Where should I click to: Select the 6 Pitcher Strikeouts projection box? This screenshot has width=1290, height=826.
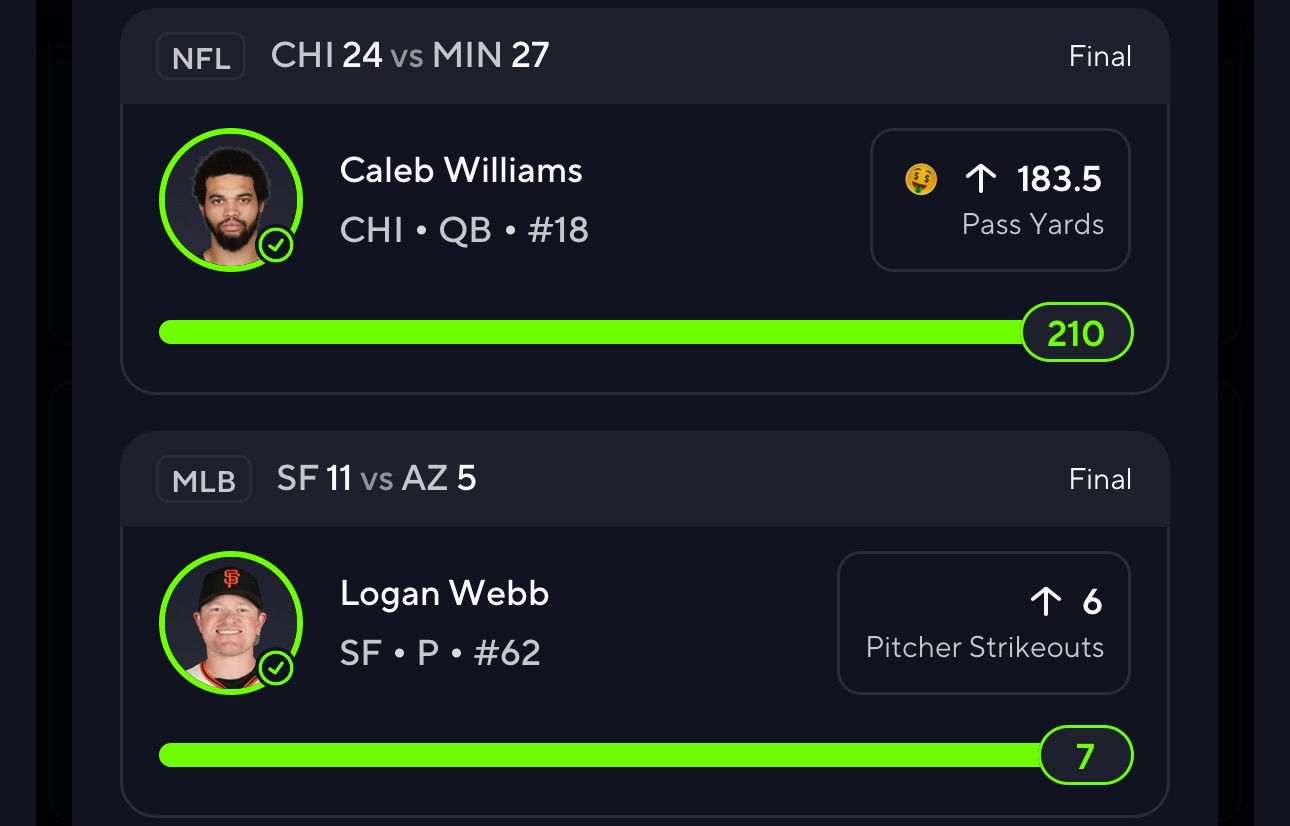(x=984, y=622)
